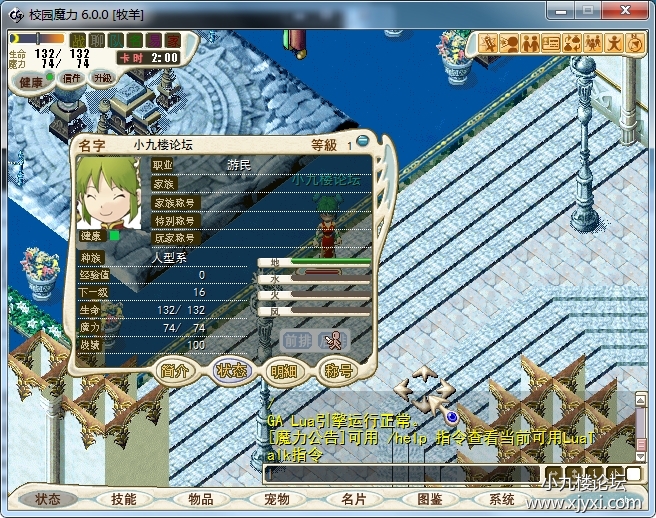Click the 升級 level-up button

(x=102, y=77)
